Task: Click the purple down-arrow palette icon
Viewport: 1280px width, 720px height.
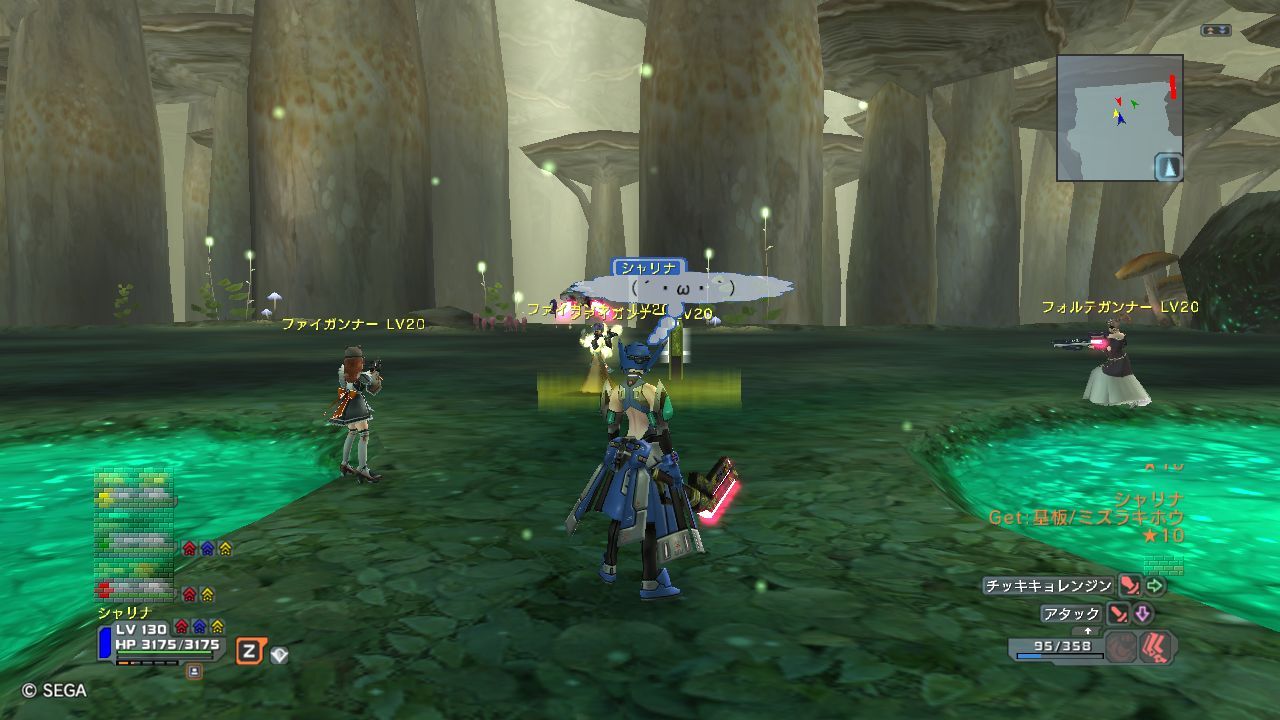Action: tap(1142, 614)
